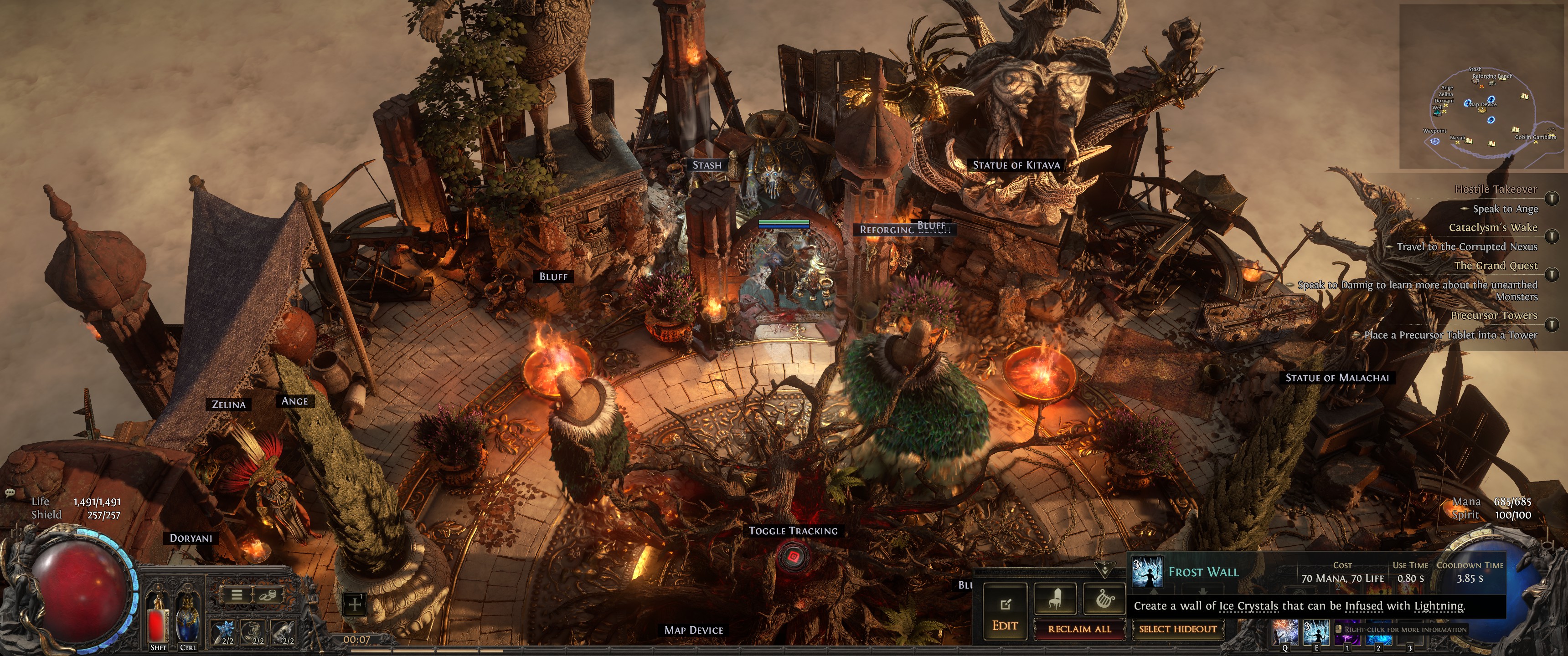1568x656 pixels.
Task: Click the cross plus button near timer
Action: (x=356, y=604)
